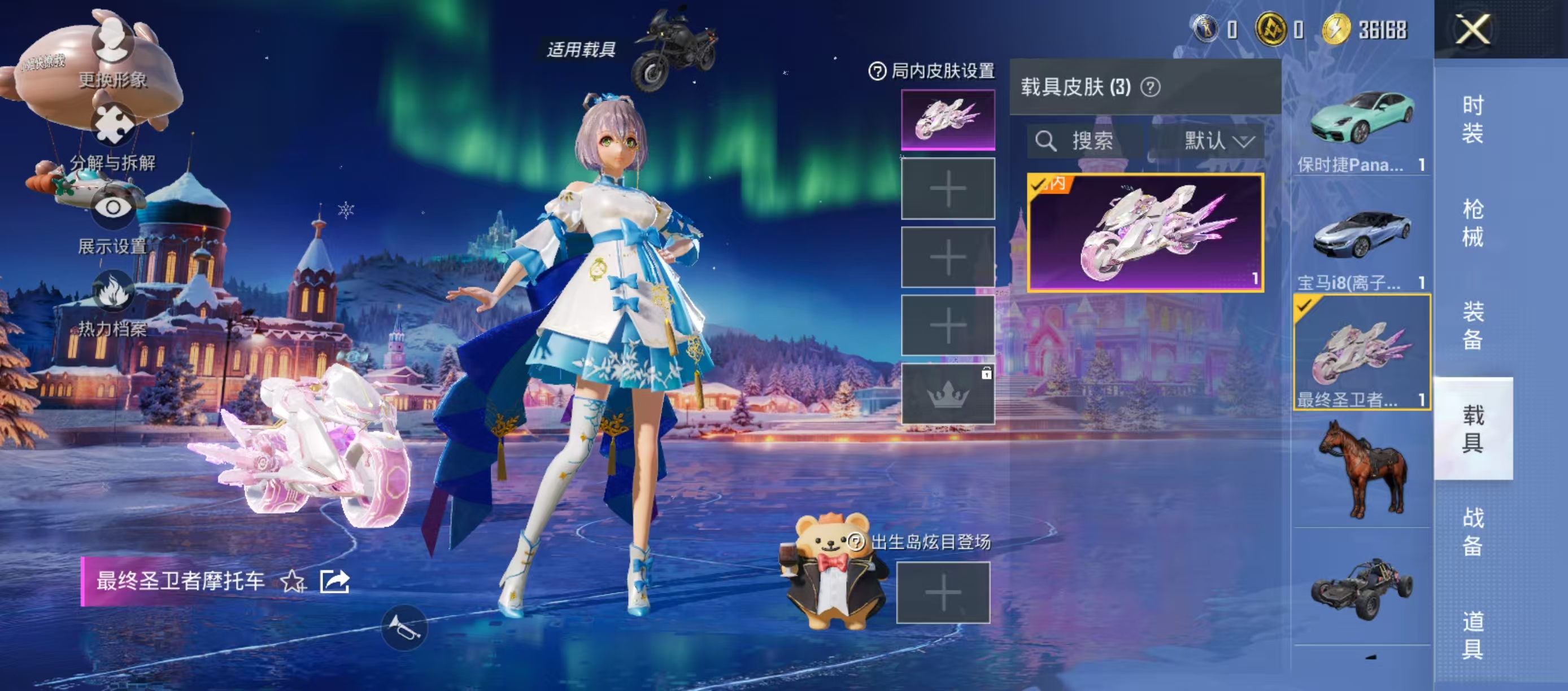Open the 枪械 firearms tab
The image size is (1568, 691).
pos(1473,222)
